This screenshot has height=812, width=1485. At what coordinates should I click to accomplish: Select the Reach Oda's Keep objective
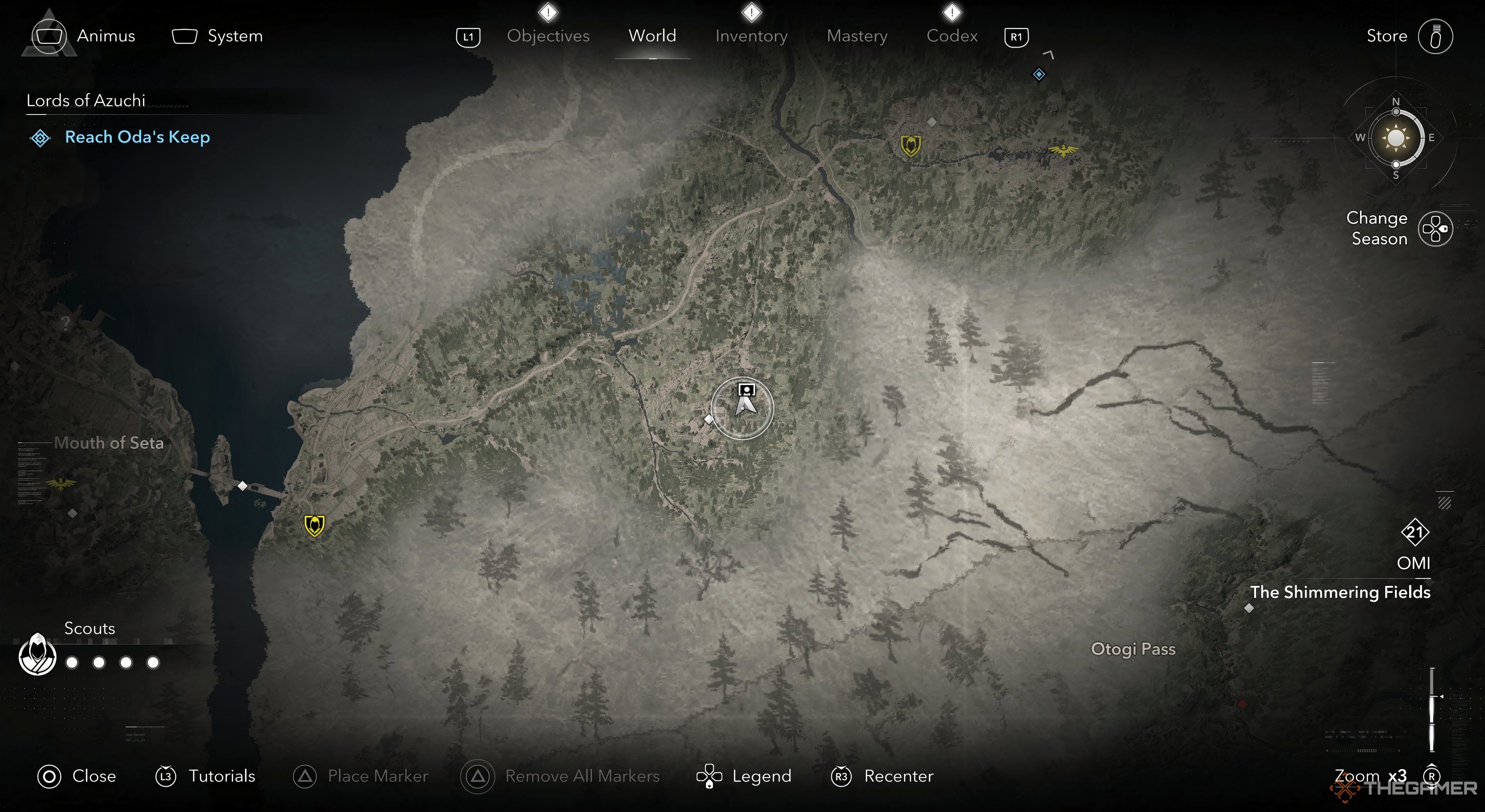[137, 137]
